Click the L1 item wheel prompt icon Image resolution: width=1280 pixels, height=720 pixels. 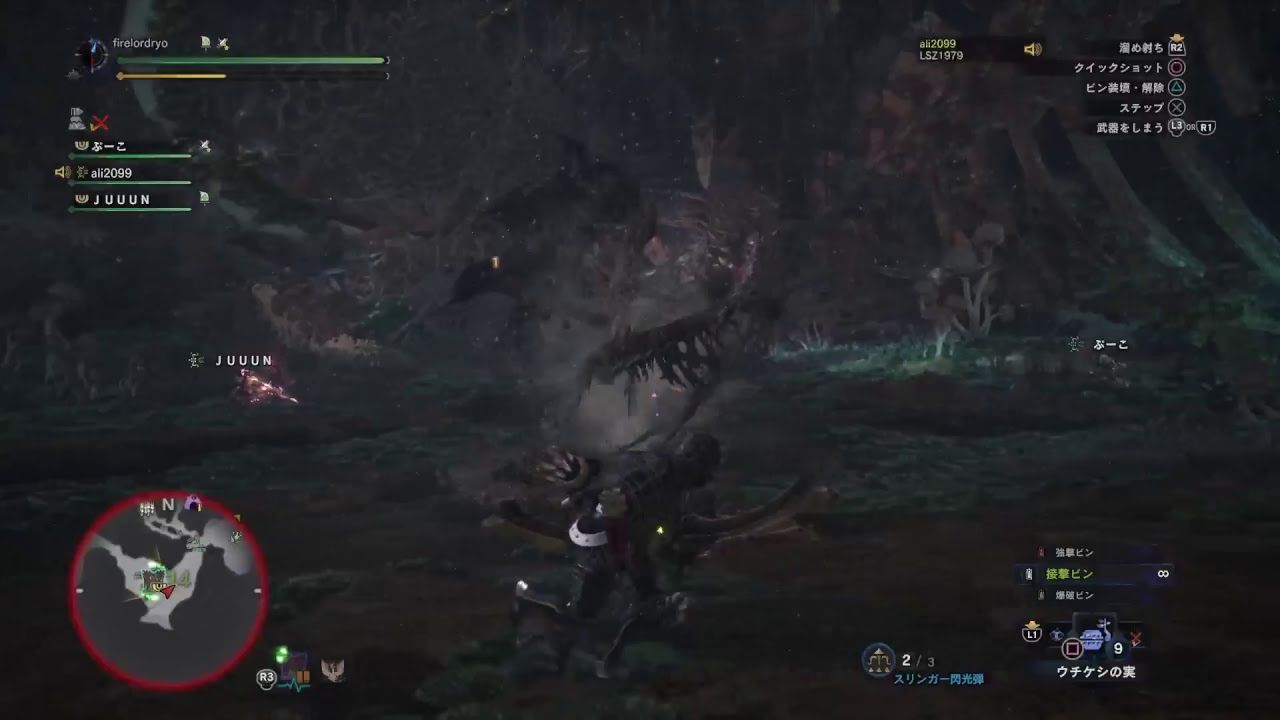pos(1032,634)
